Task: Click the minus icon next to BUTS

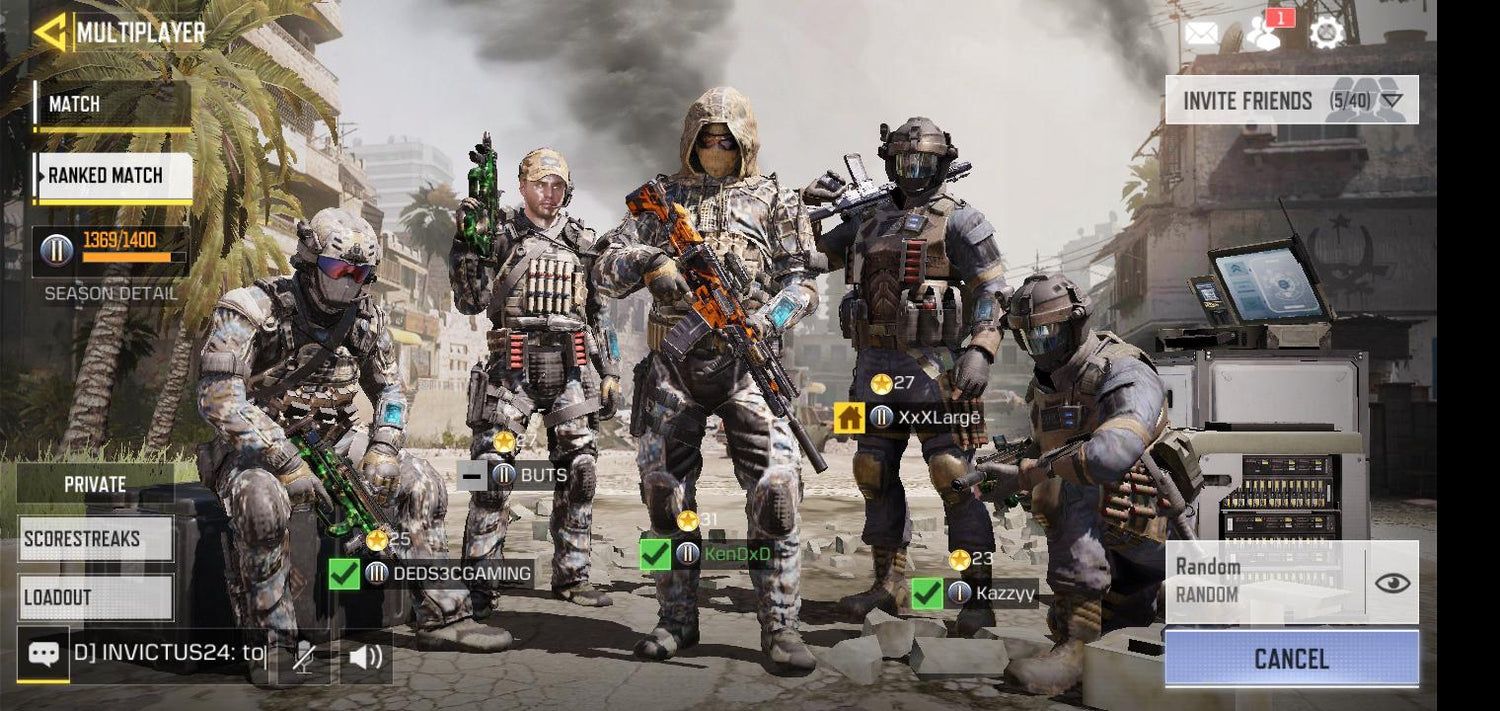Action: coord(472,475)
